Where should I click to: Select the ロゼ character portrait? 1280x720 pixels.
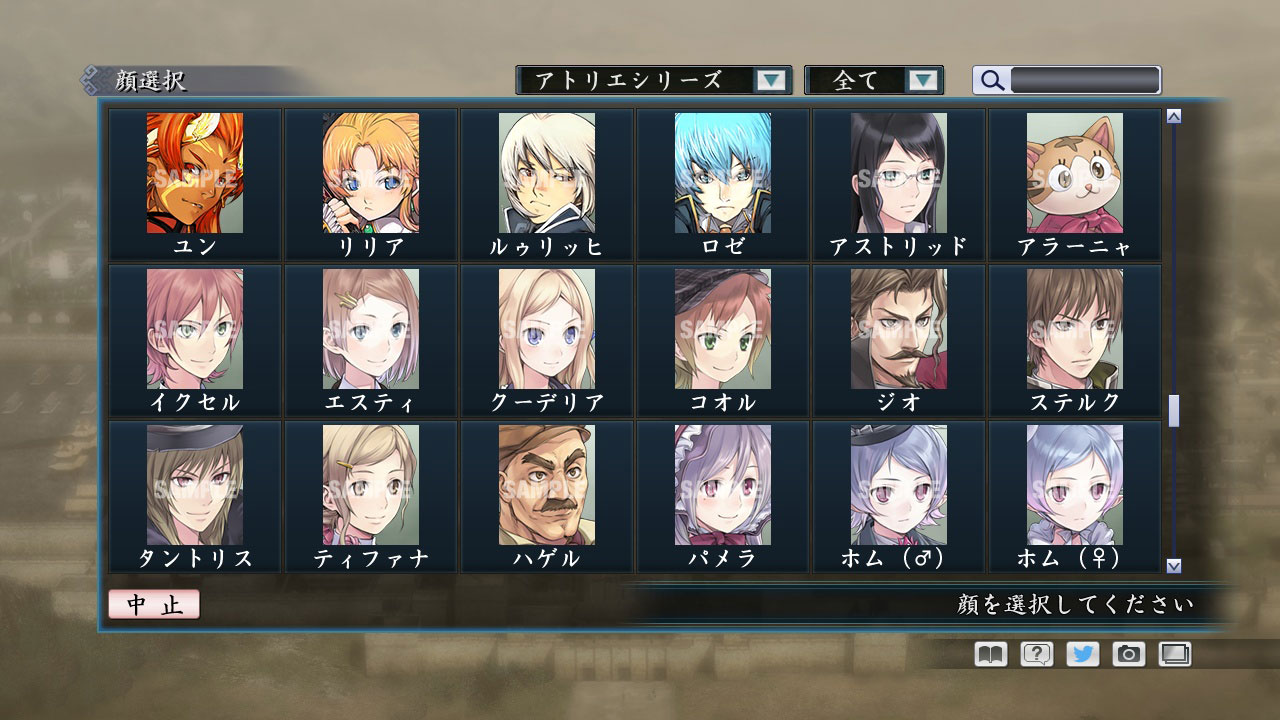[x=722, y=175]
